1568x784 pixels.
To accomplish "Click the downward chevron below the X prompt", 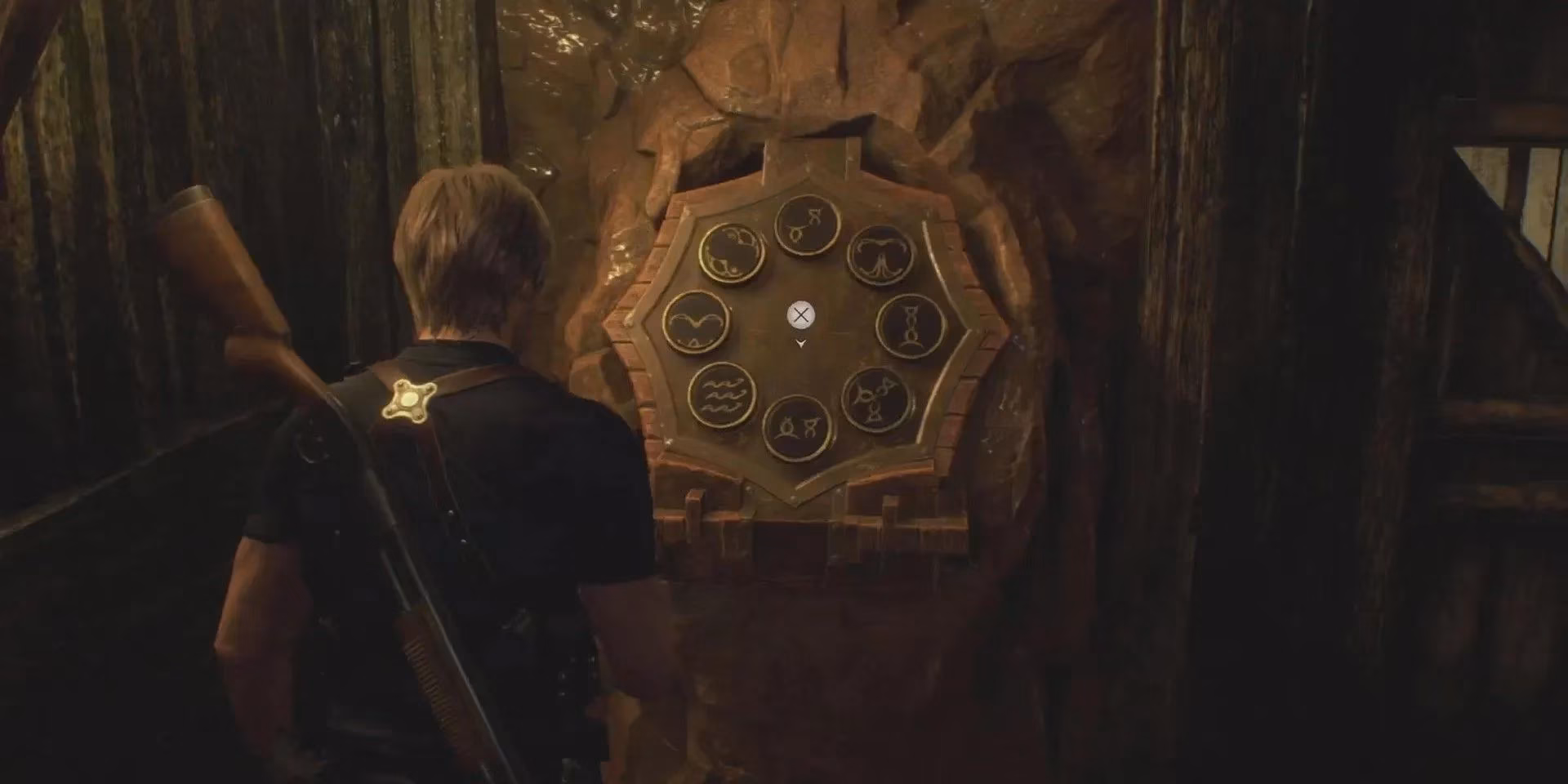I will [x=800, y=345].
